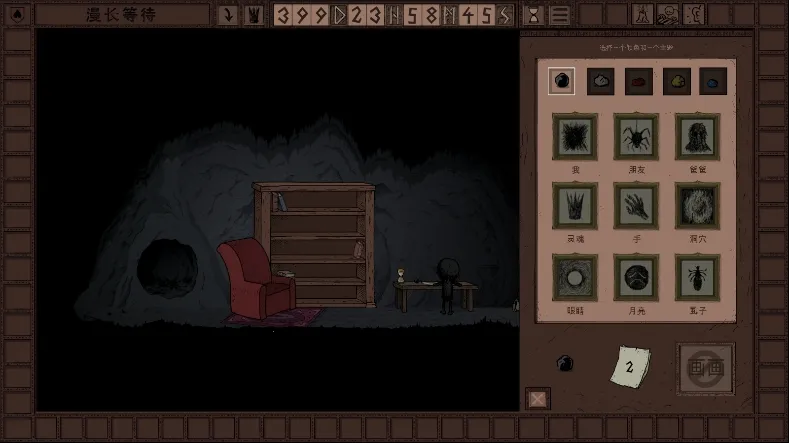
Task: Select the black ink color swatch
Action: [562, 81]
